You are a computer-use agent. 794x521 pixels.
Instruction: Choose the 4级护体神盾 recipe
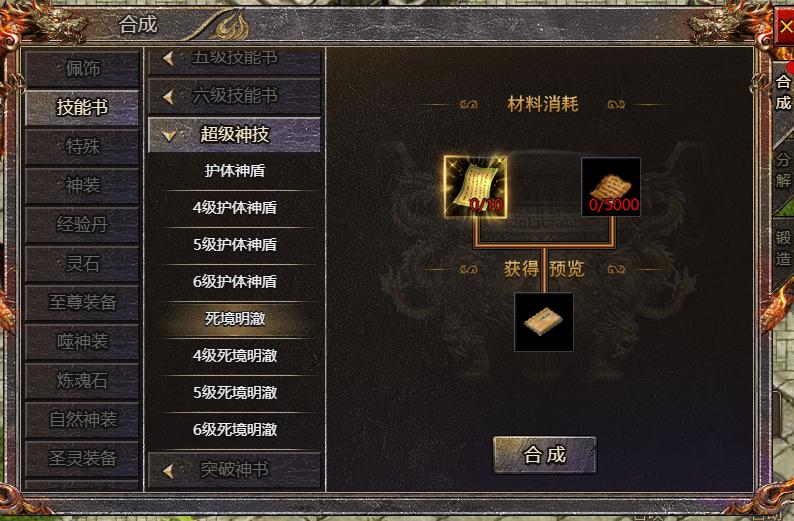tap(234, 208)
